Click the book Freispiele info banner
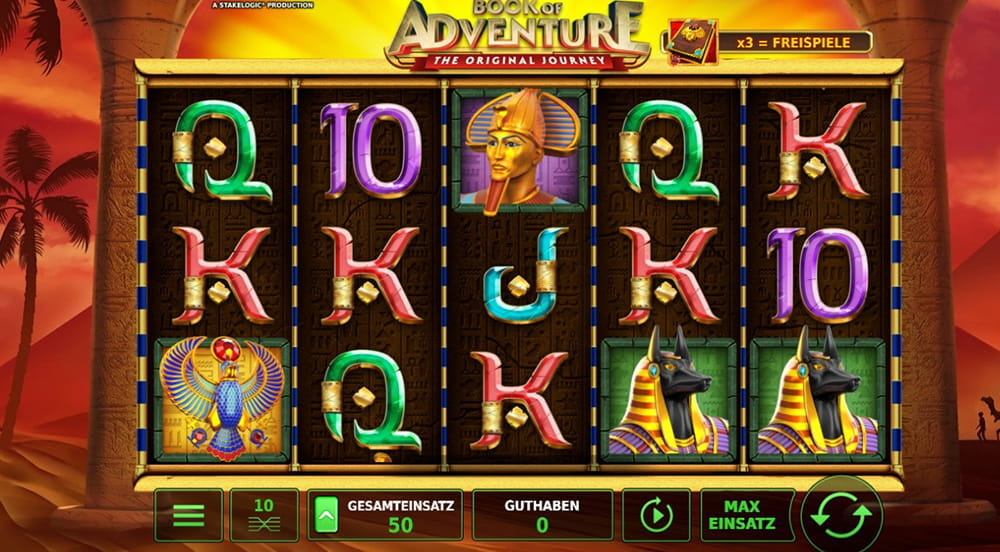The image size is (1000, 552). [767, 42]
